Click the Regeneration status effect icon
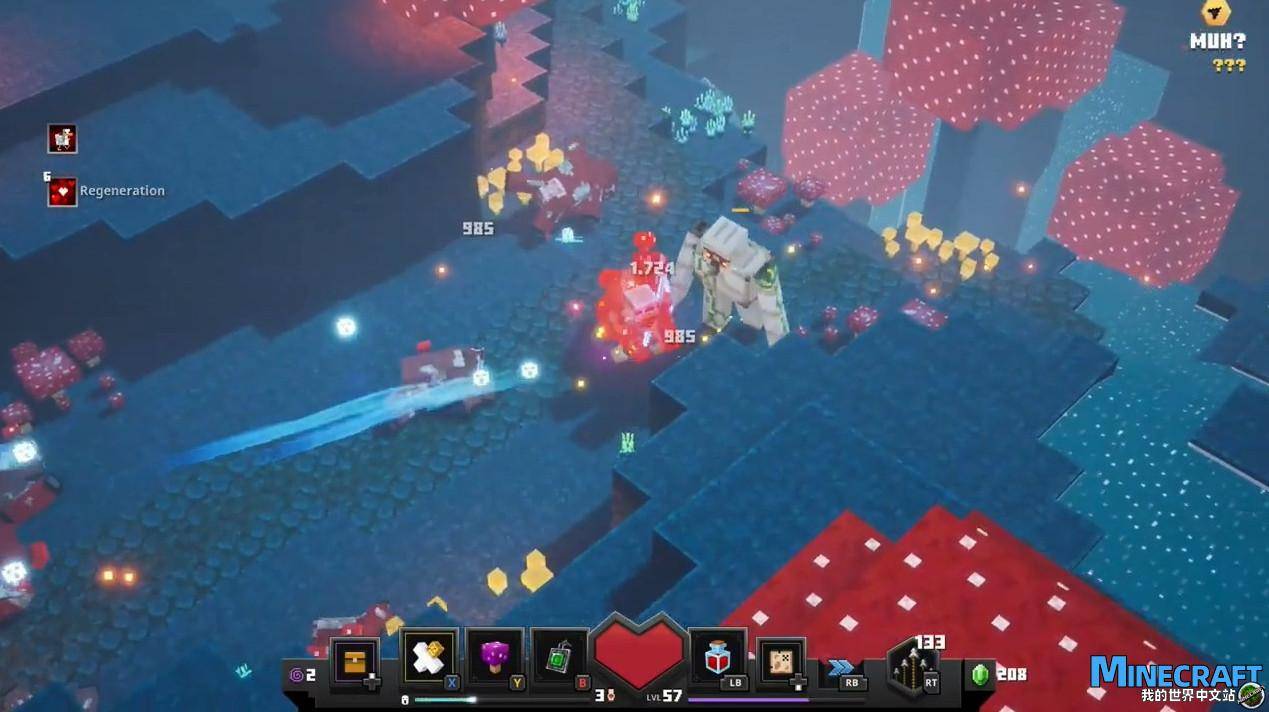Viewport: 1269px width, 712px height. [62, 191]
